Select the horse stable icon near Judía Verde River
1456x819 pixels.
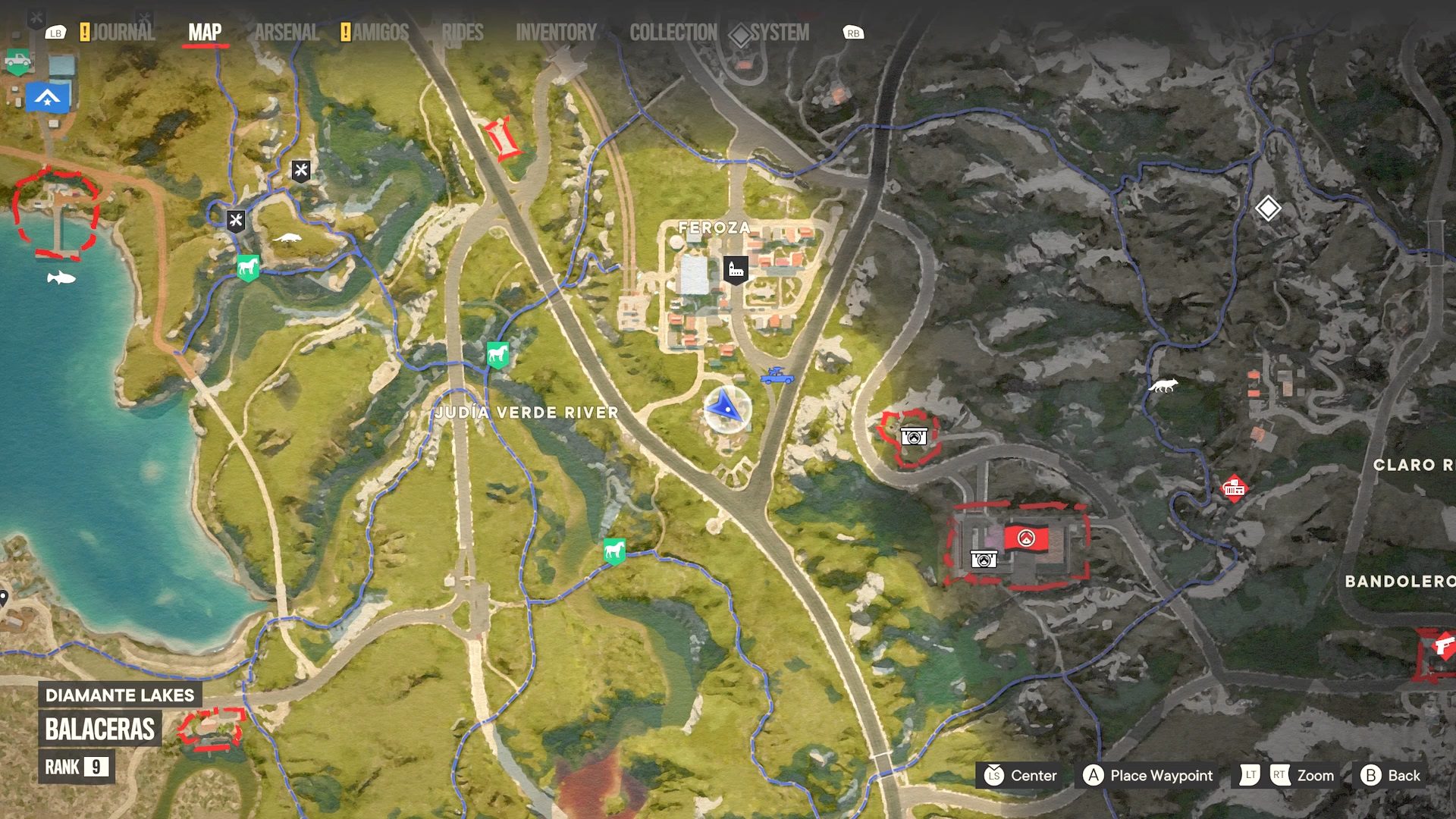click(x=498, y=355)
